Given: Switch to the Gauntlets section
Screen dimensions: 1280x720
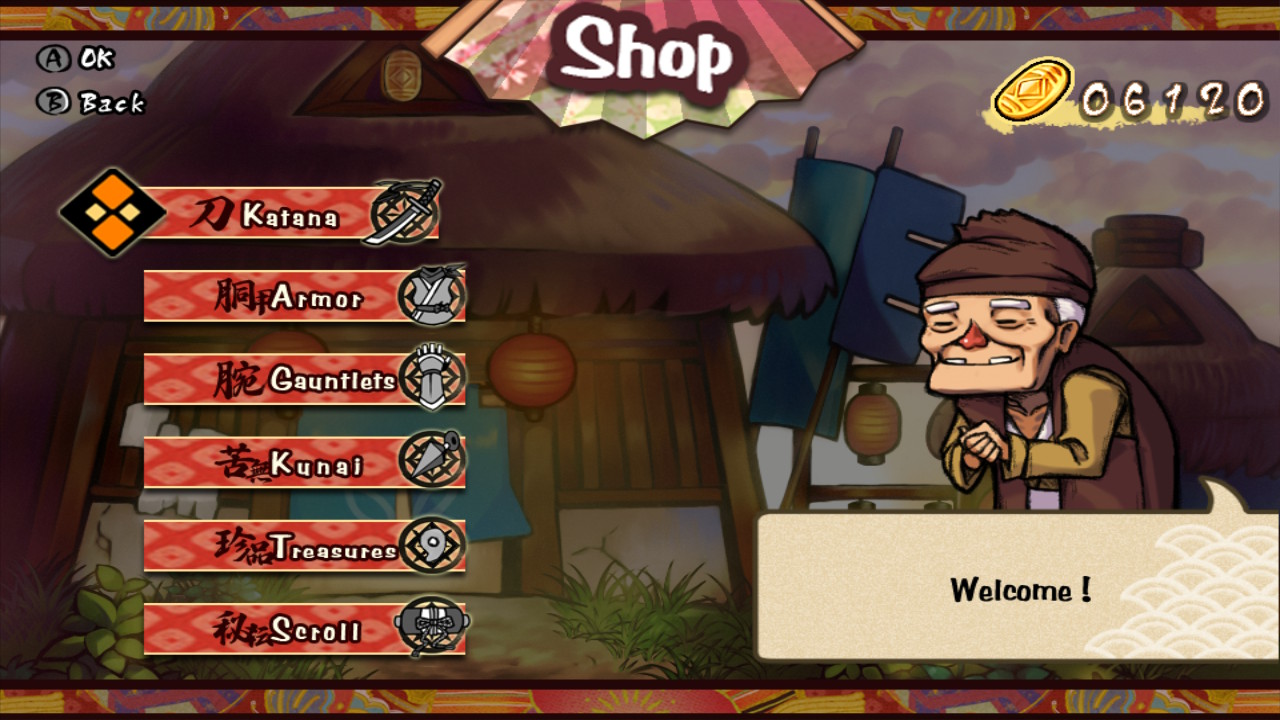Looking at the screenshot, I should (x=300, y=379).
